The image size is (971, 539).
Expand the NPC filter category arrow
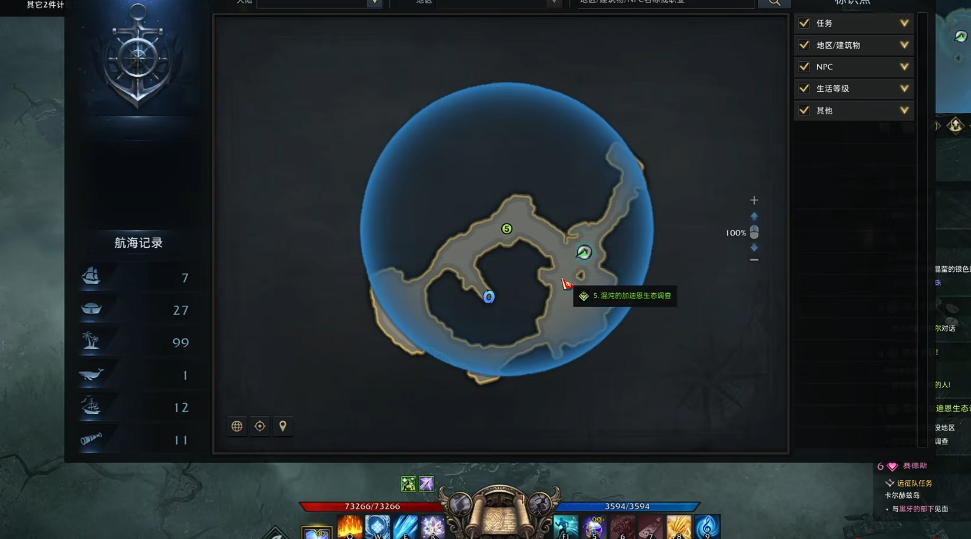904,67
